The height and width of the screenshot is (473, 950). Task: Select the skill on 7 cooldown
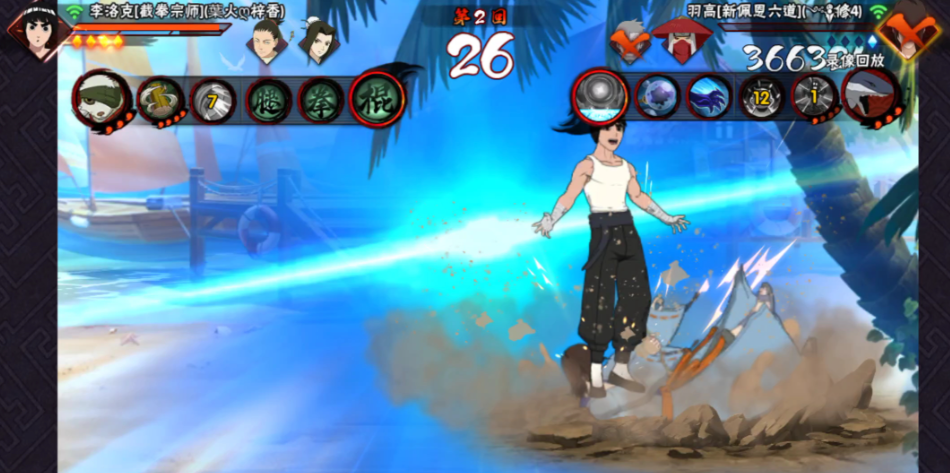[x=213, y=100]
